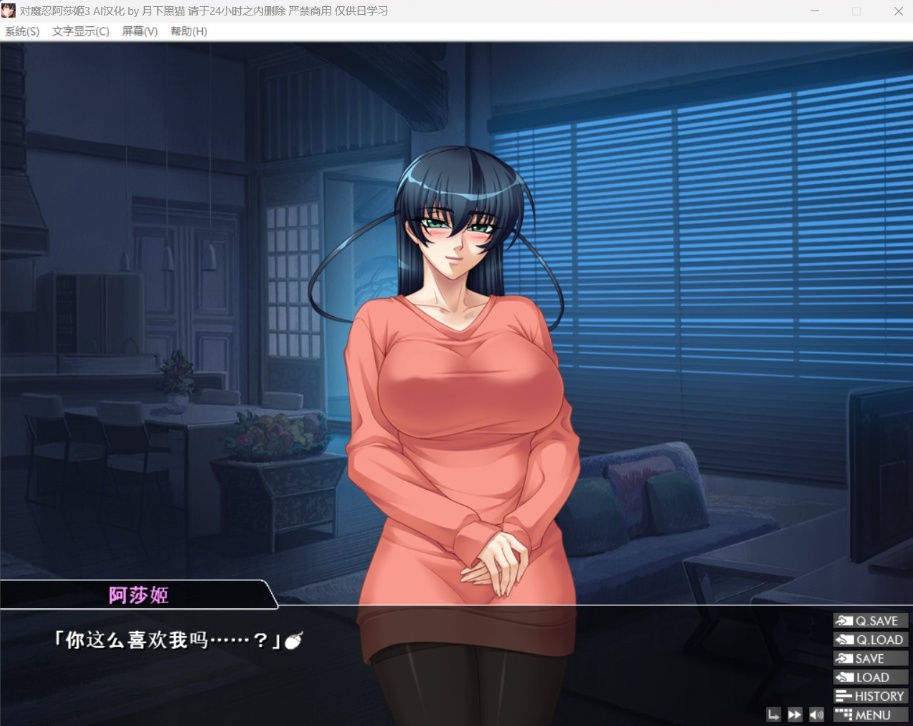Open the 帮助(H) menu
913x726 pixels.
pos(188,31)
